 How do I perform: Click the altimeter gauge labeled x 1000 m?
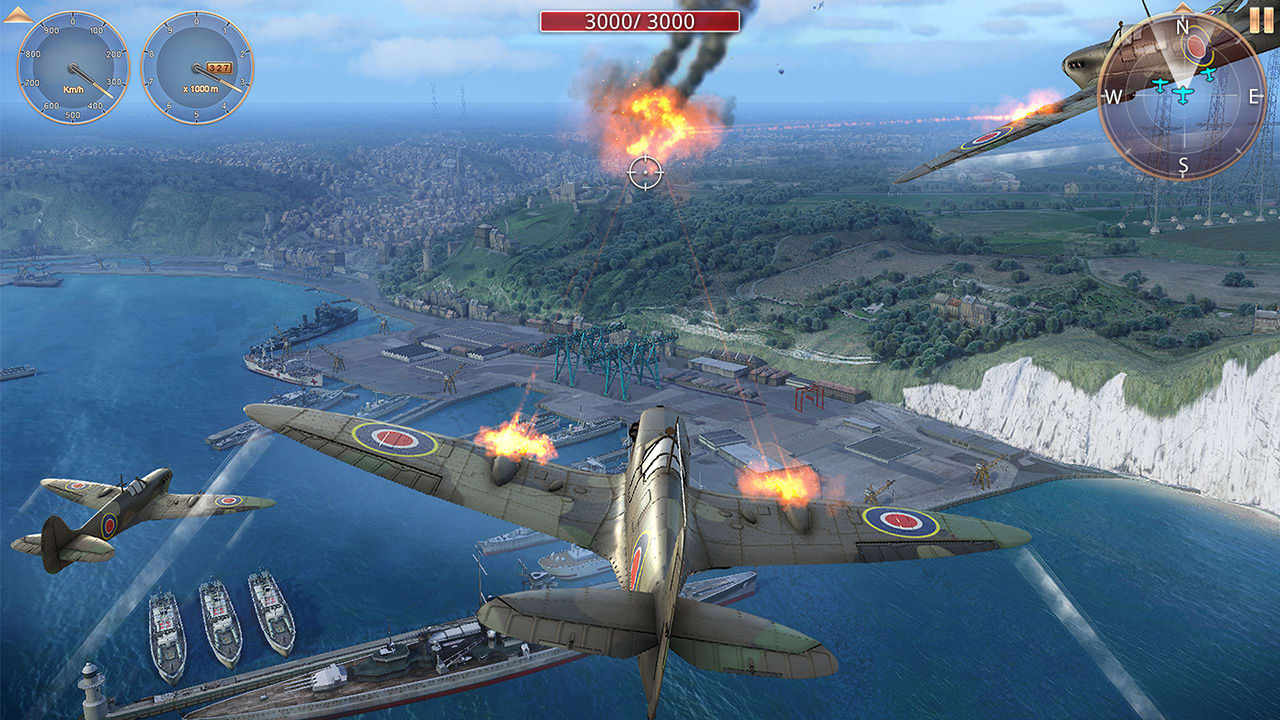point(196,67)
